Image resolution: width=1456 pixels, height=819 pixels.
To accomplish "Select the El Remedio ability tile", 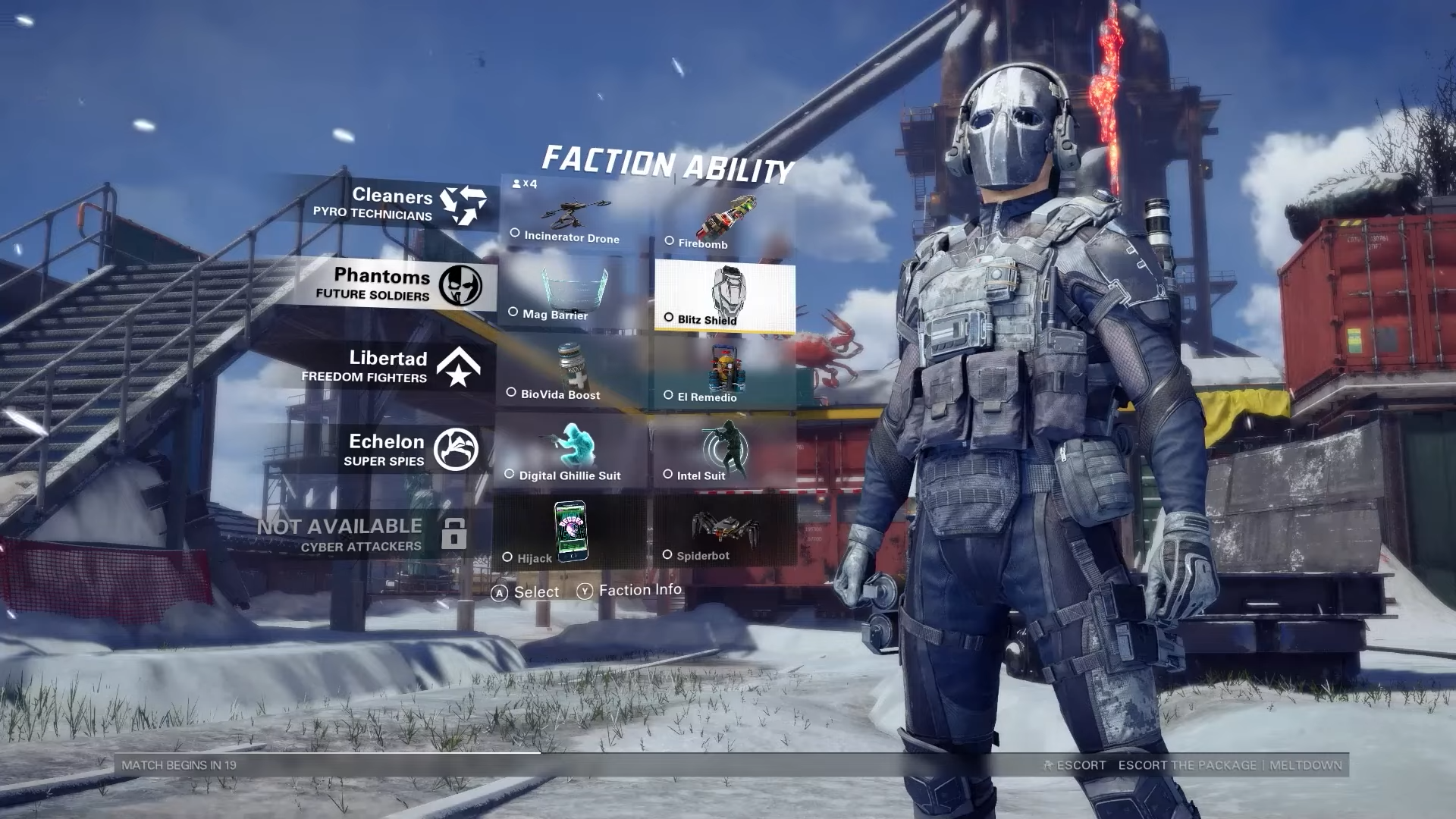I will [x=724, y=375].
